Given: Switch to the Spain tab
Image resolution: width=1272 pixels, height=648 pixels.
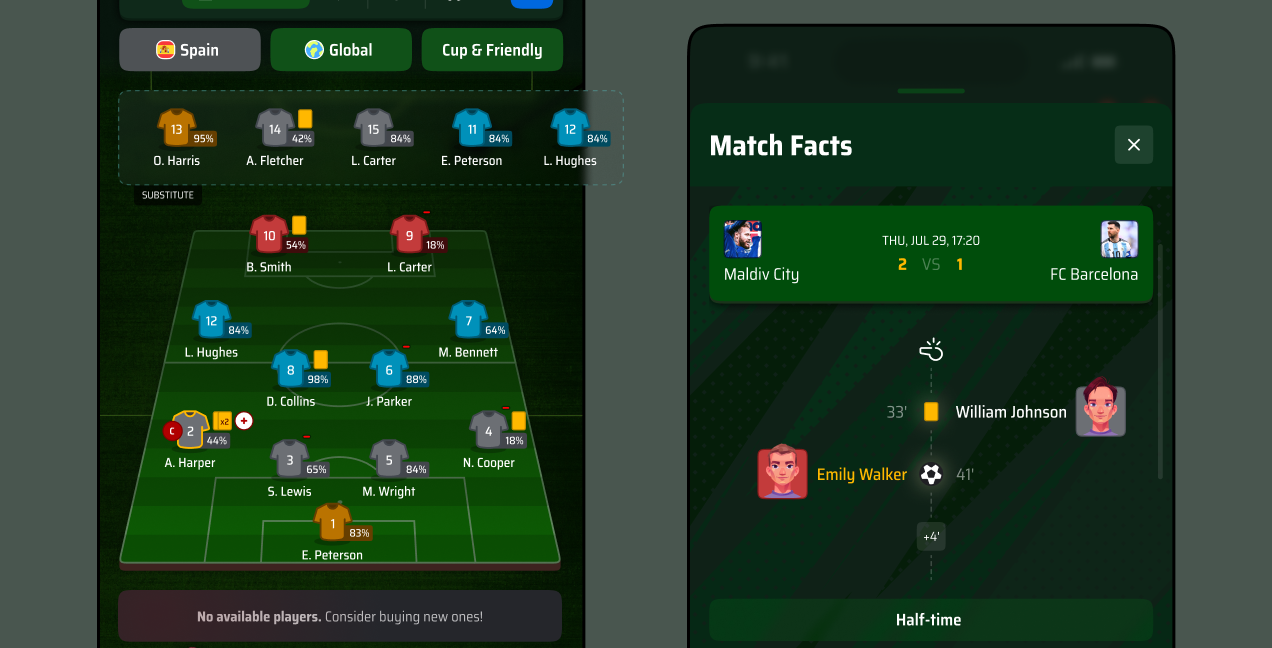Looking at the screenshot, I should 189,50.
